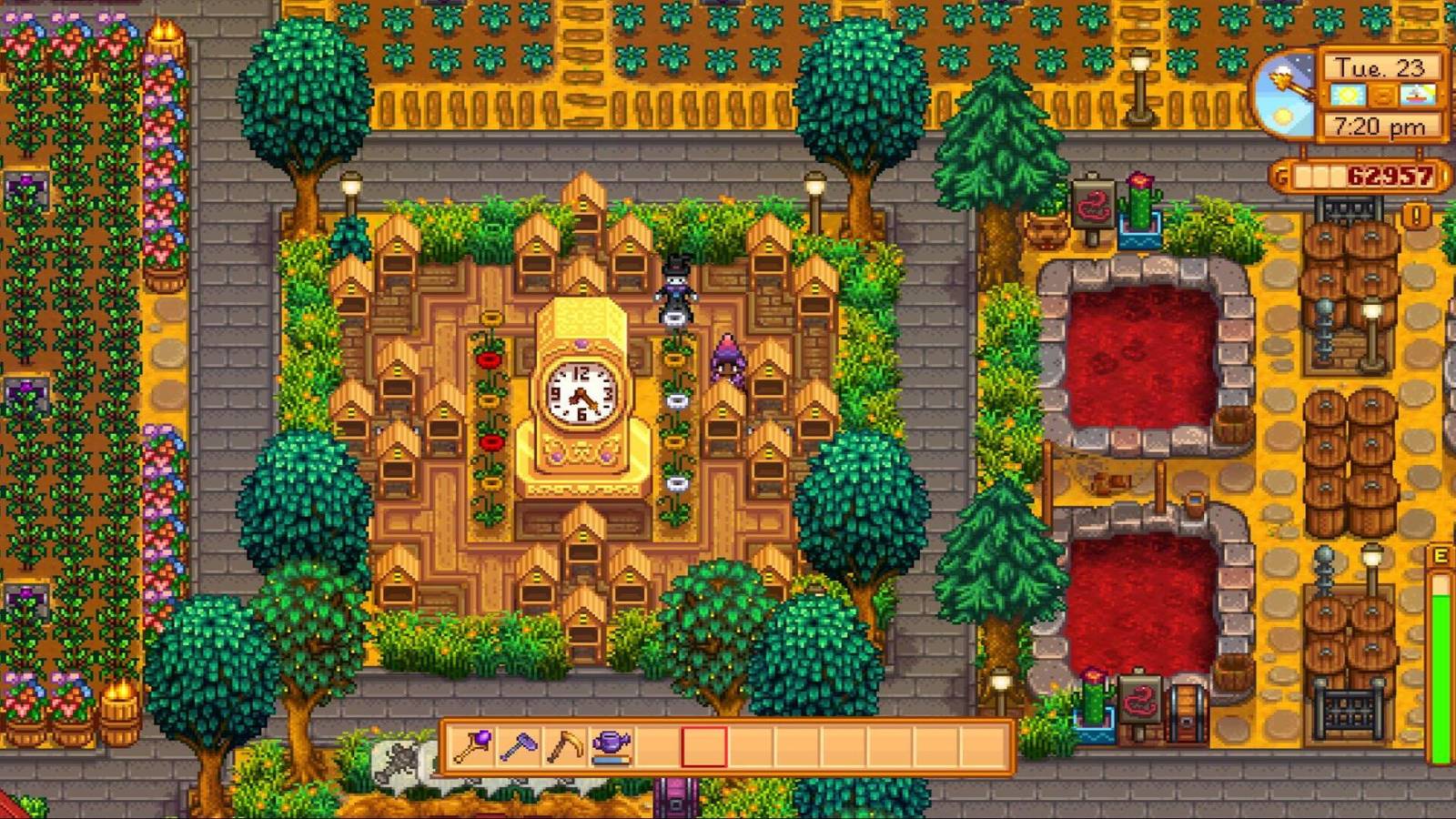Screen dimensions: 1456x819
Task: Select the purple pickaxe in the hotbar
Action: tap(518, 748)
